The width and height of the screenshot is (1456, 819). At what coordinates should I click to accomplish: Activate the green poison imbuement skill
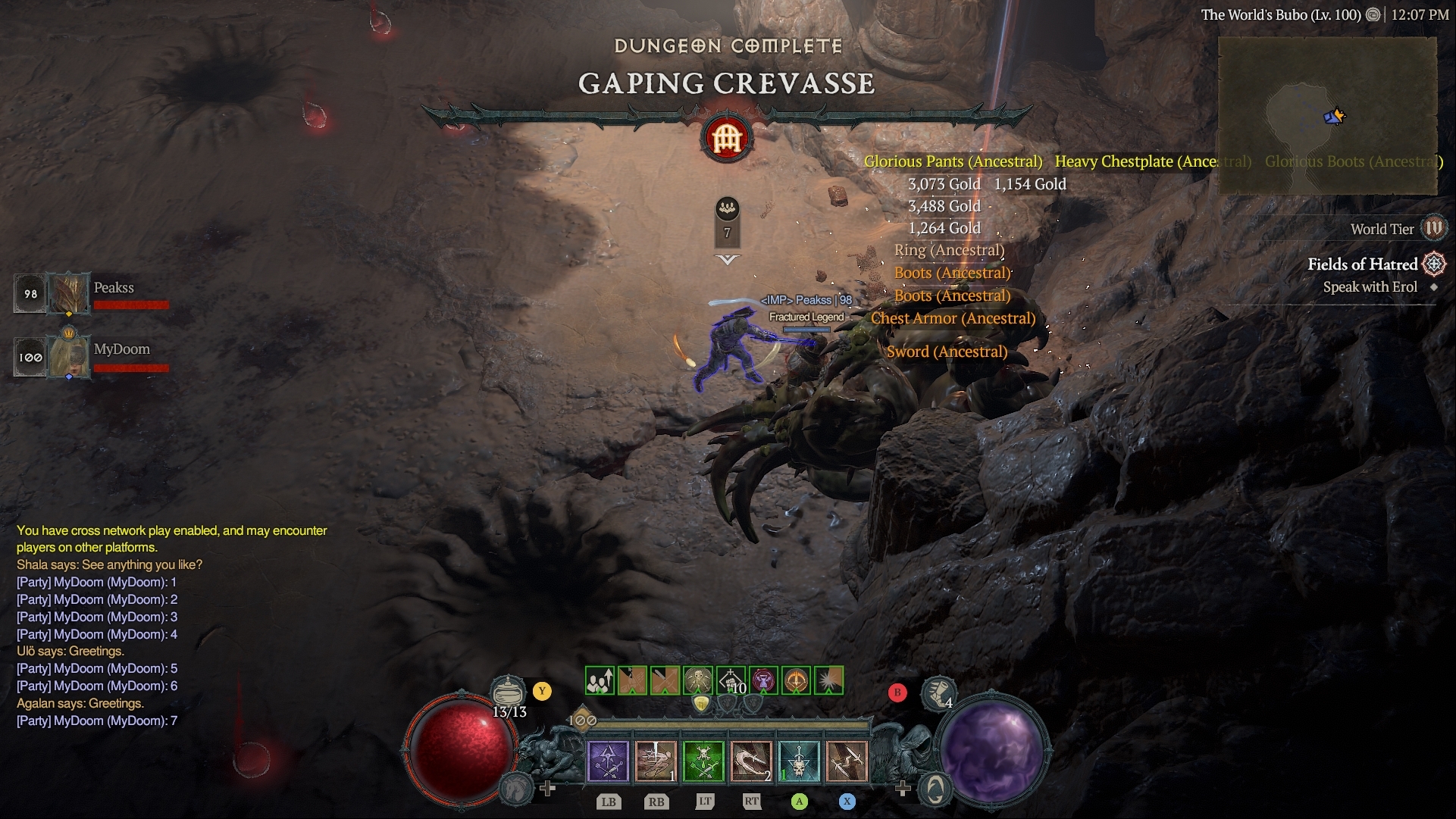(703, 761)
